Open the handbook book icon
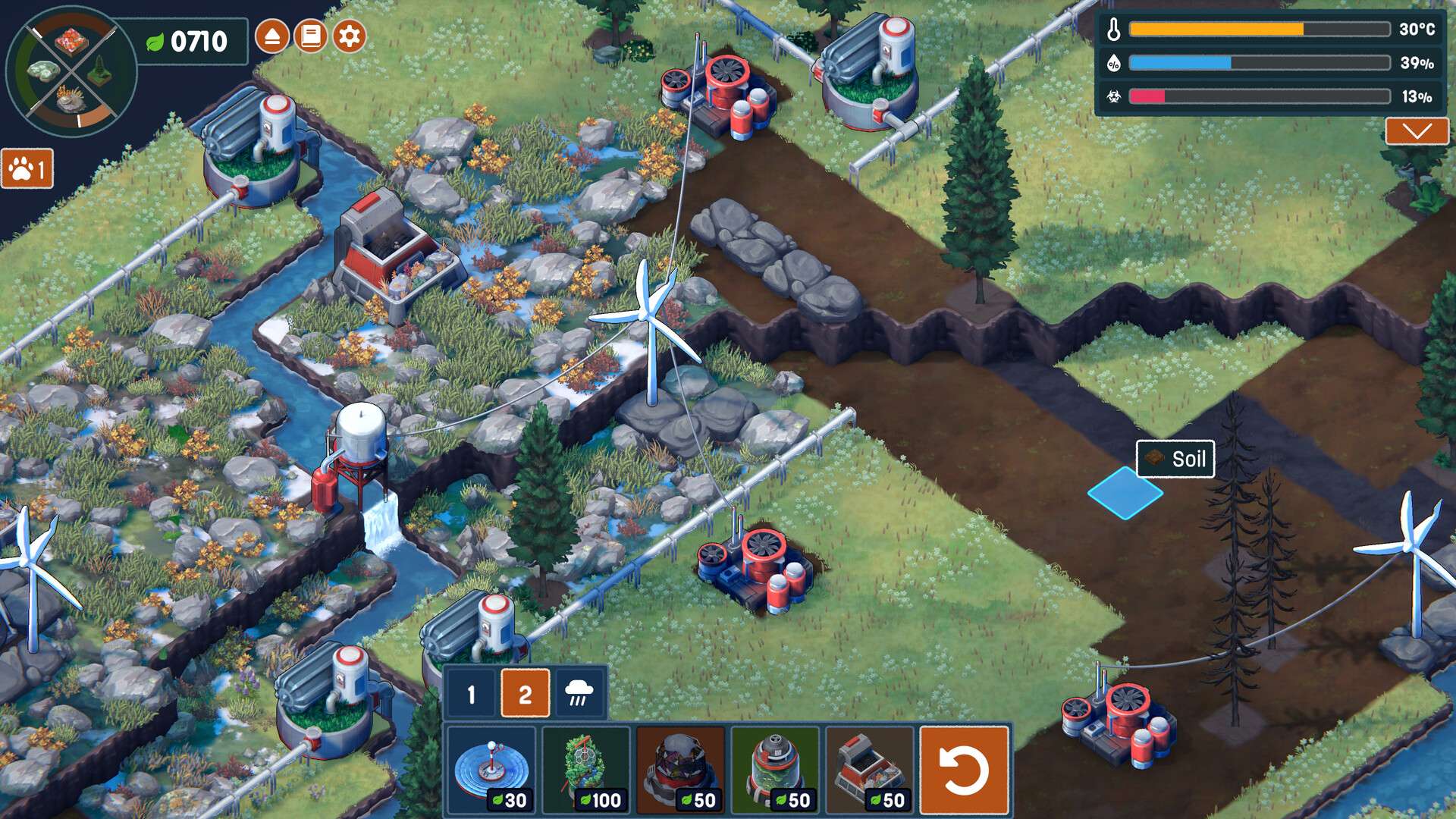 click(310, 36)
